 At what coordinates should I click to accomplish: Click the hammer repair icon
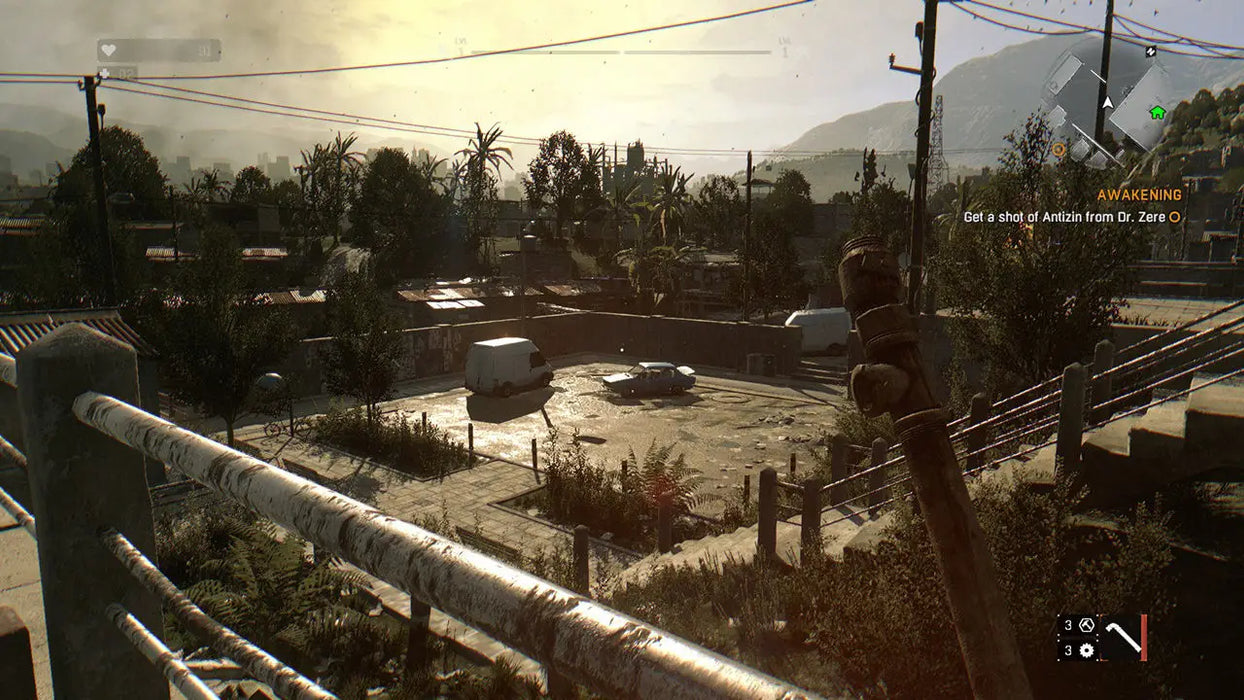point(1087,625)
